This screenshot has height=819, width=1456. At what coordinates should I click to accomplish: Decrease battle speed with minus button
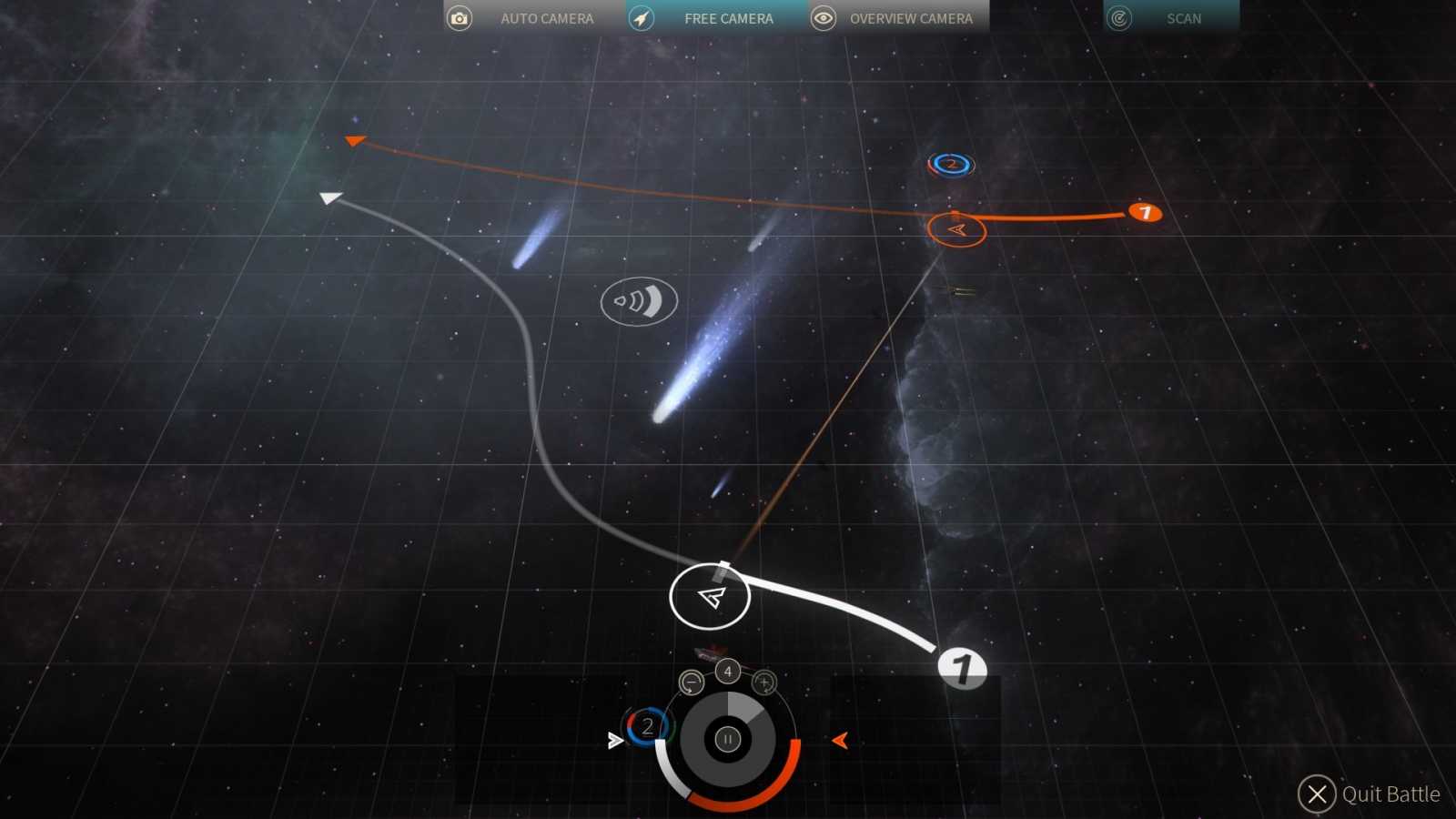pos(692,682)
